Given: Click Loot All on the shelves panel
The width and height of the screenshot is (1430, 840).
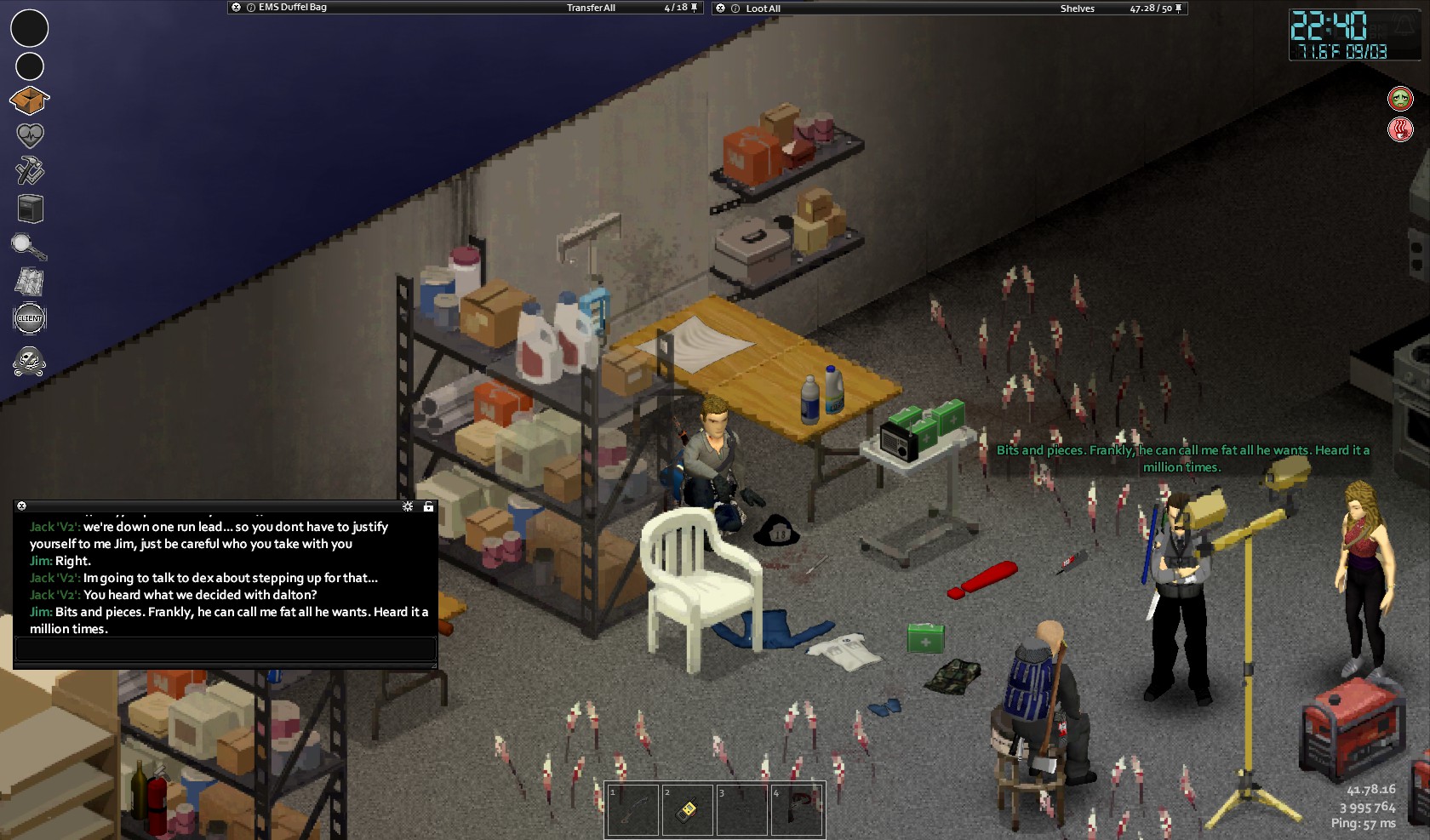Looking at the screenshot, I should [x=763, y=9].
